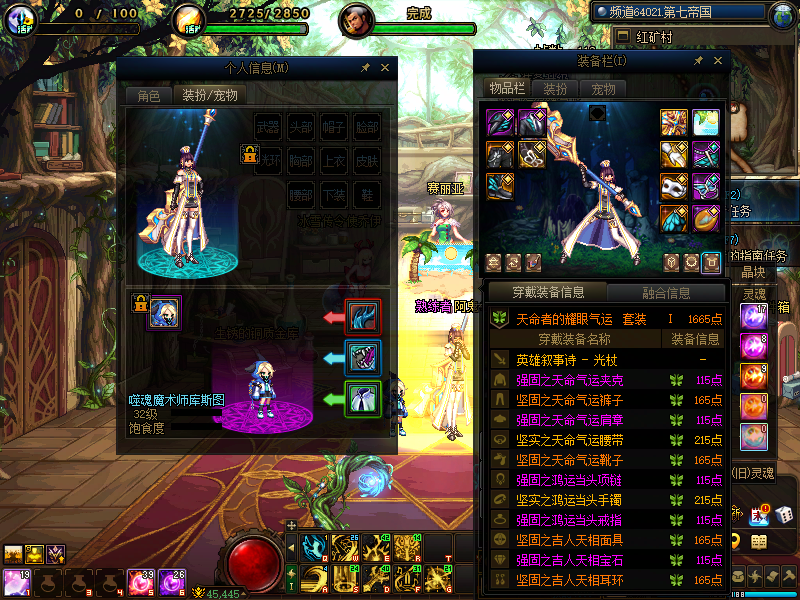Screen dimensions: 800x600
Task: Select the 装扮/宠物 tab
Action: pyautogui.click(x=209, y=96)
